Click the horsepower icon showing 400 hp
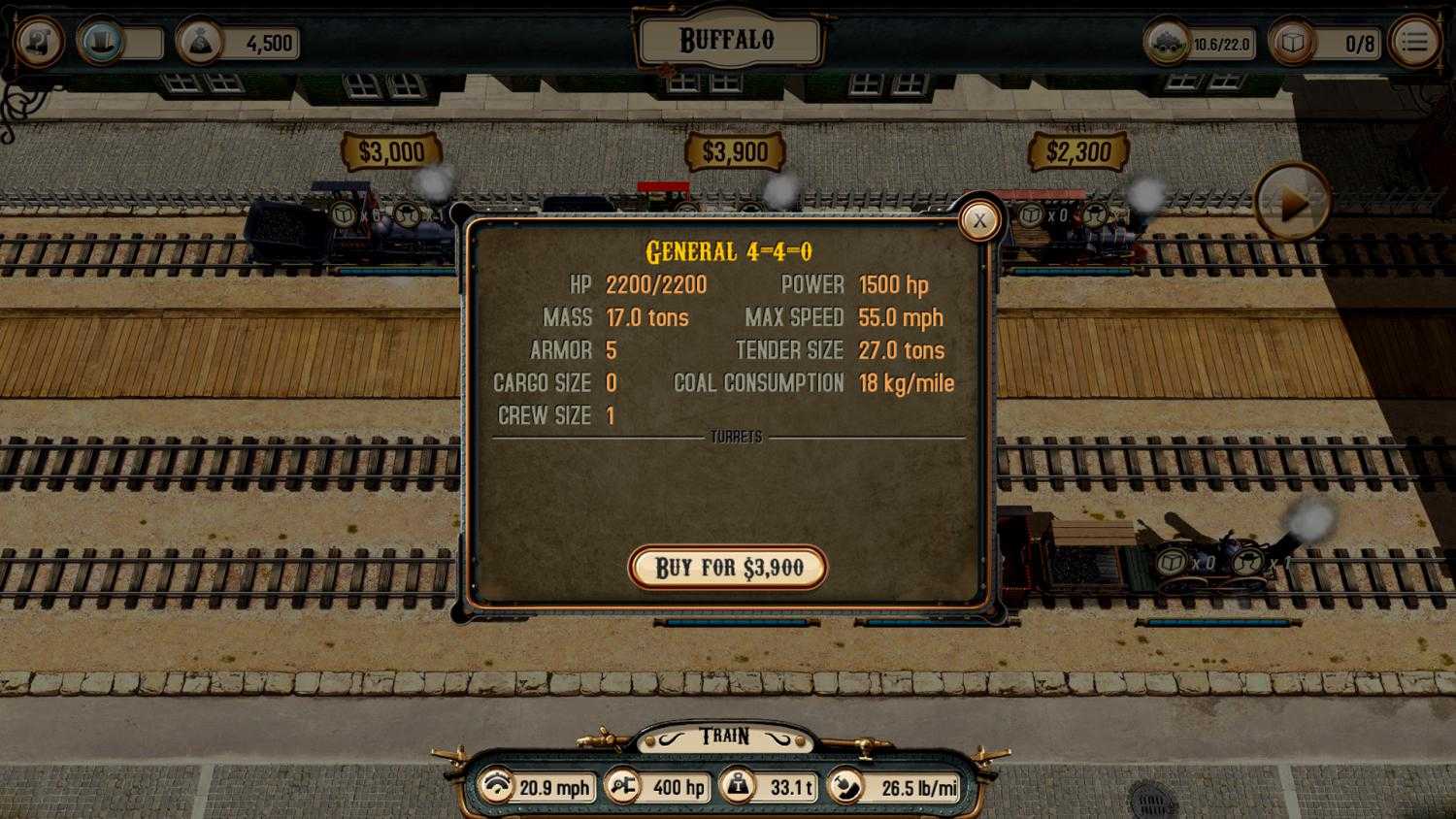 (625, 787)
